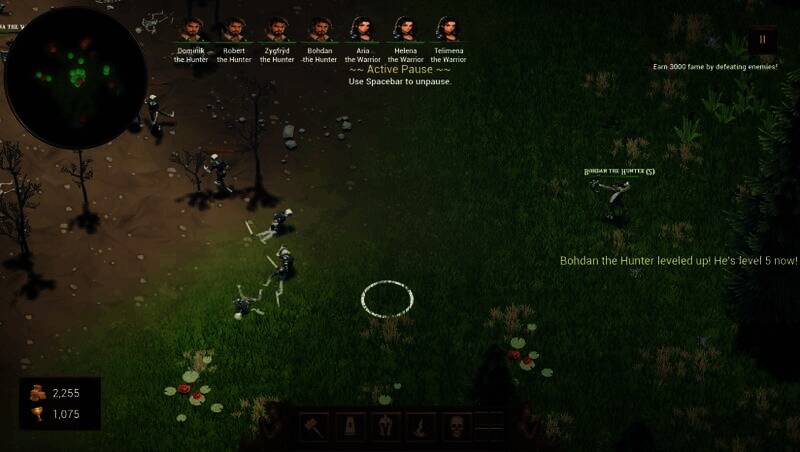Click the Earn 3000 fame objective text
800x452 pixels.
tap(715, 67)
